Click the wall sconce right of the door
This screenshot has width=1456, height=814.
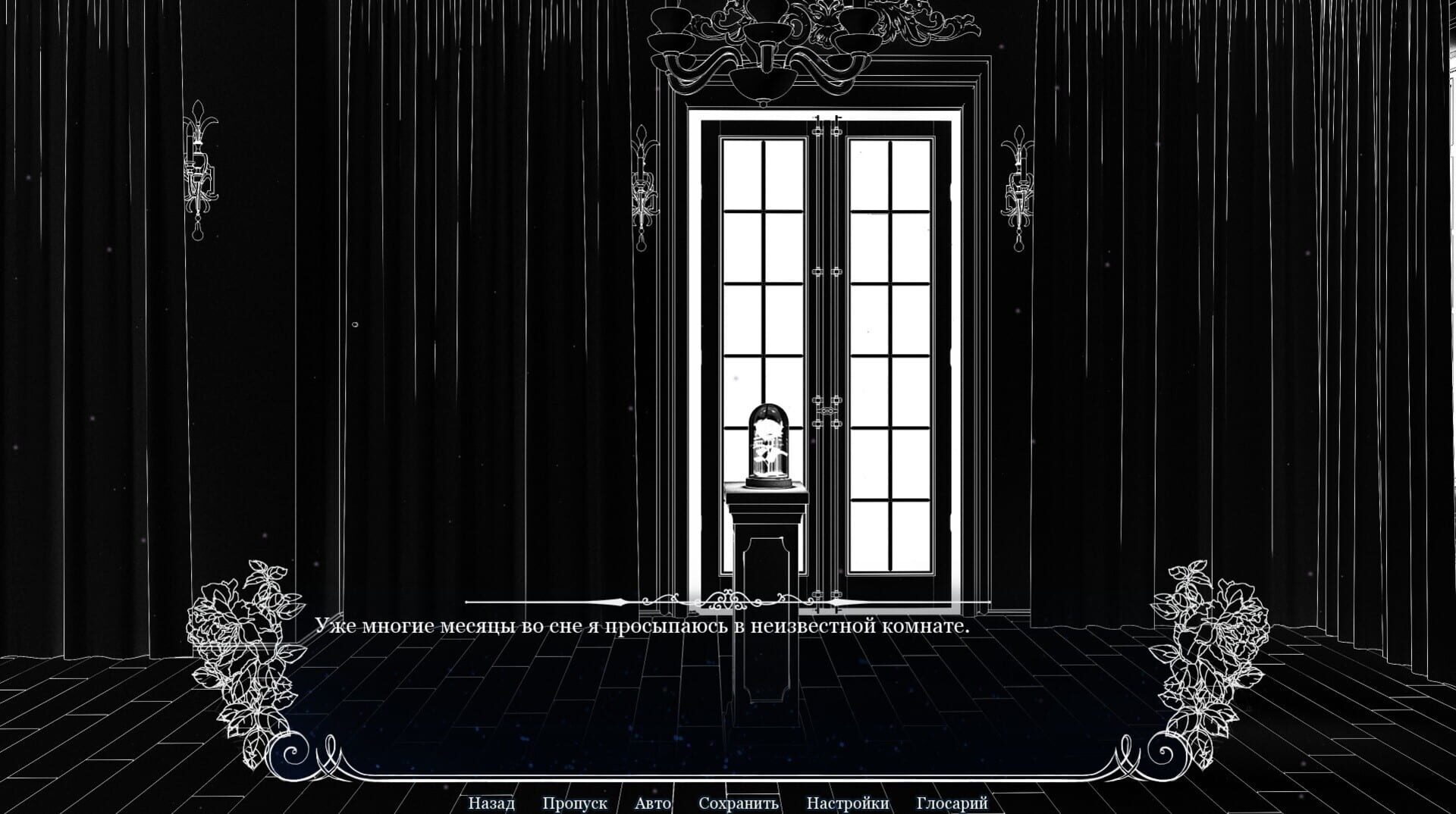pyautogui.click(x=1020, y=182)
